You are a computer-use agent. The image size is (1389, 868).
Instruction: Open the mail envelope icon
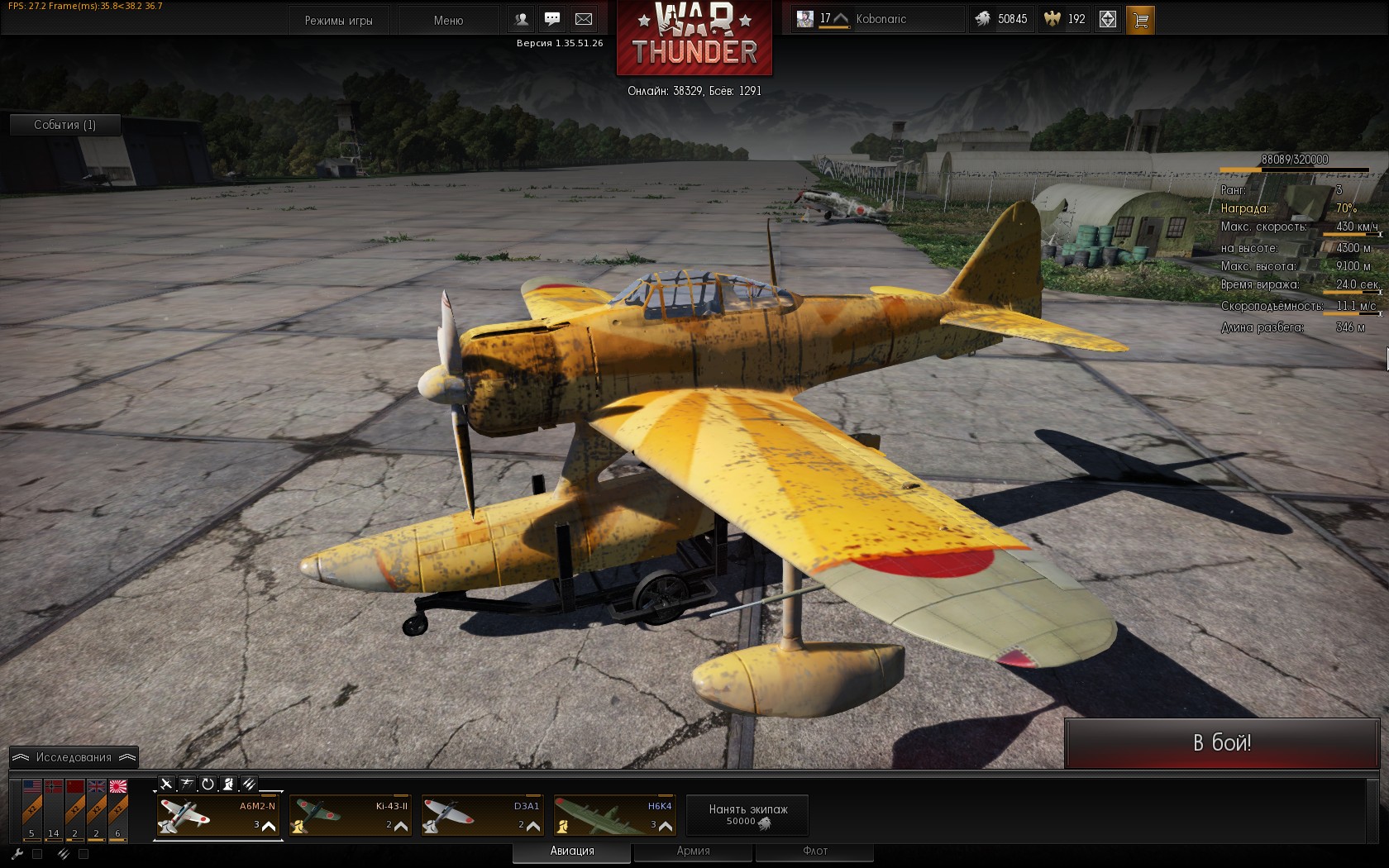pyautogui.click(x=584, y=19)
